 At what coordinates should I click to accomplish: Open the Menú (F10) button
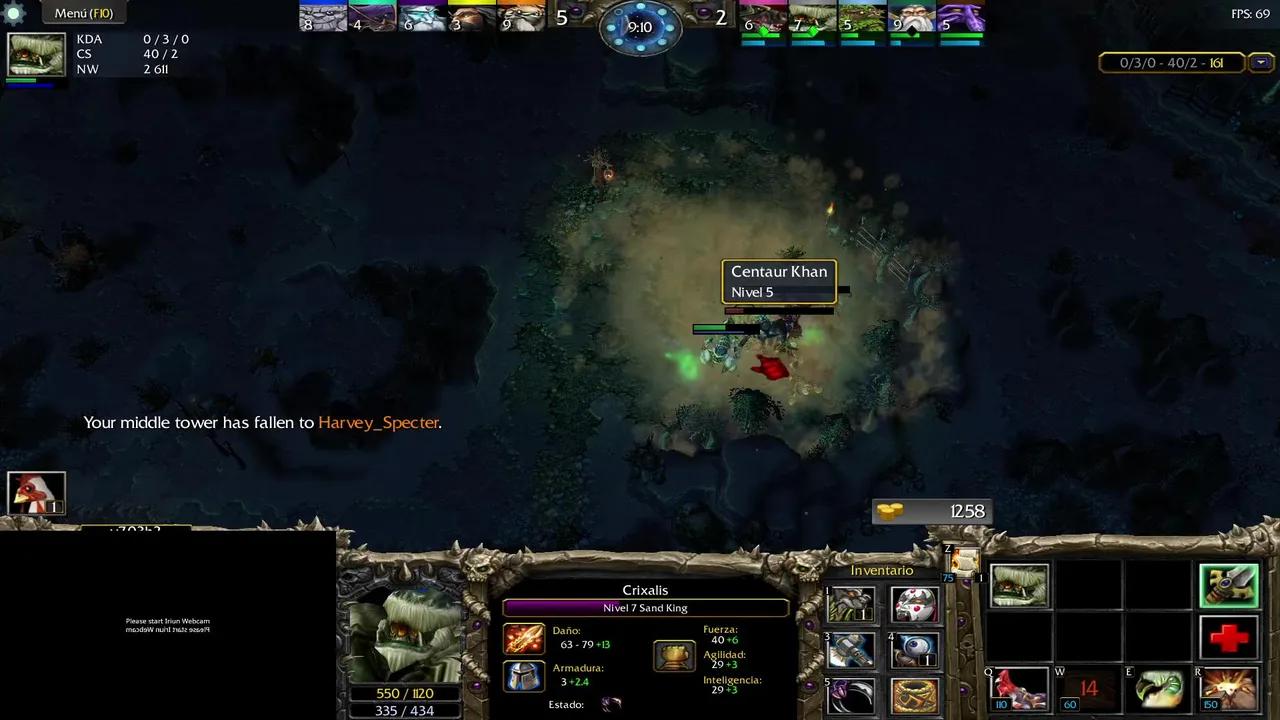click(84, 13)
